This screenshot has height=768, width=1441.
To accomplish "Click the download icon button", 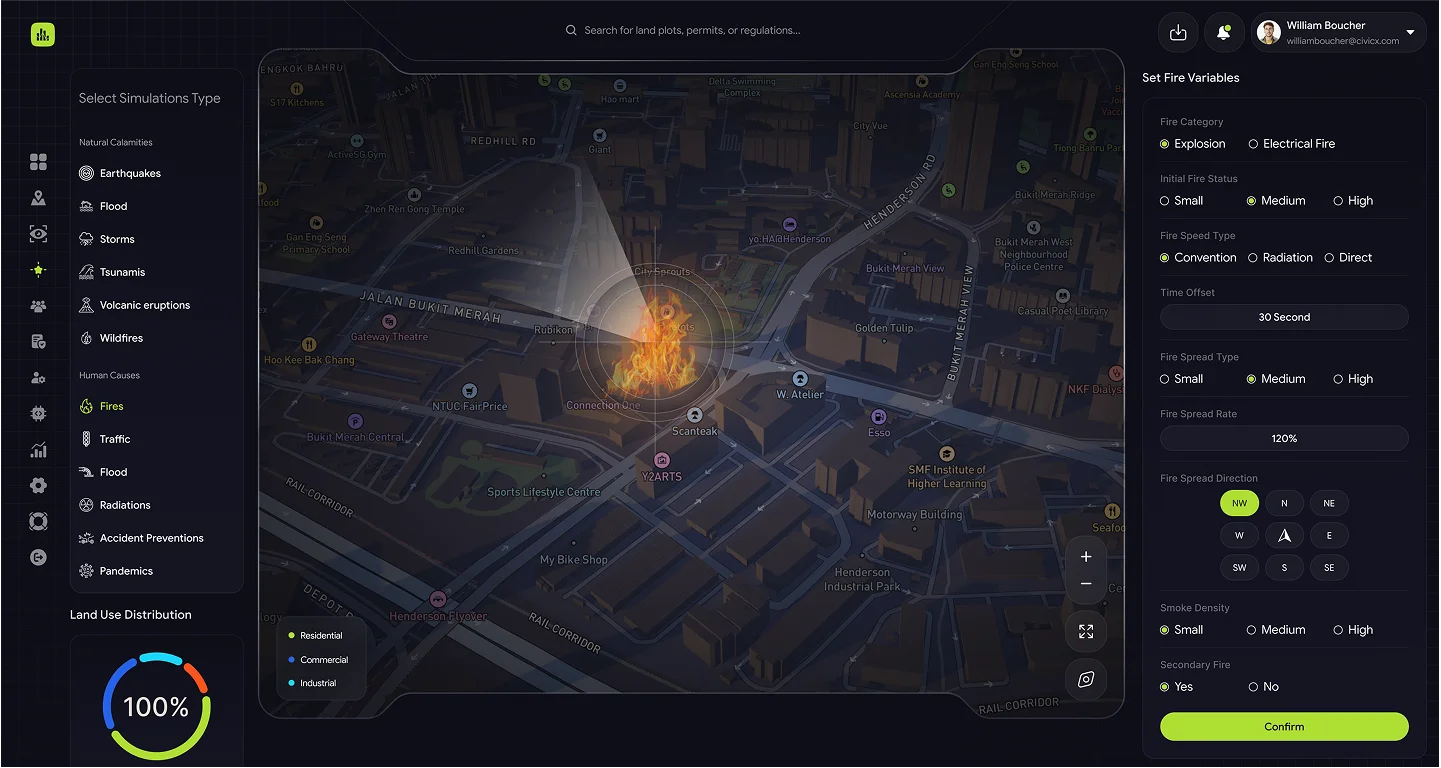I will click(x=1178, y=33).
